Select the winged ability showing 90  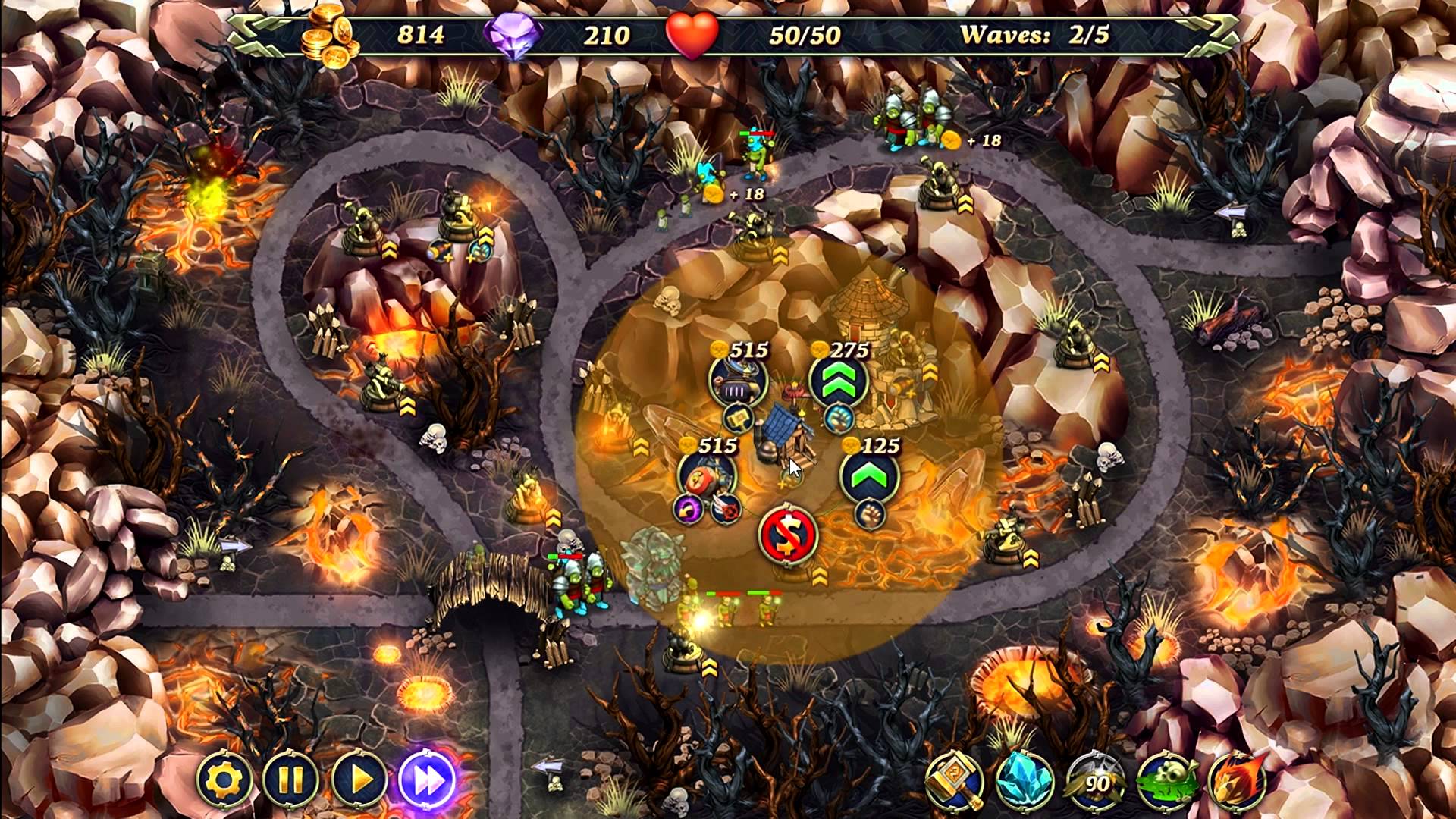[x=1095, y=781]
